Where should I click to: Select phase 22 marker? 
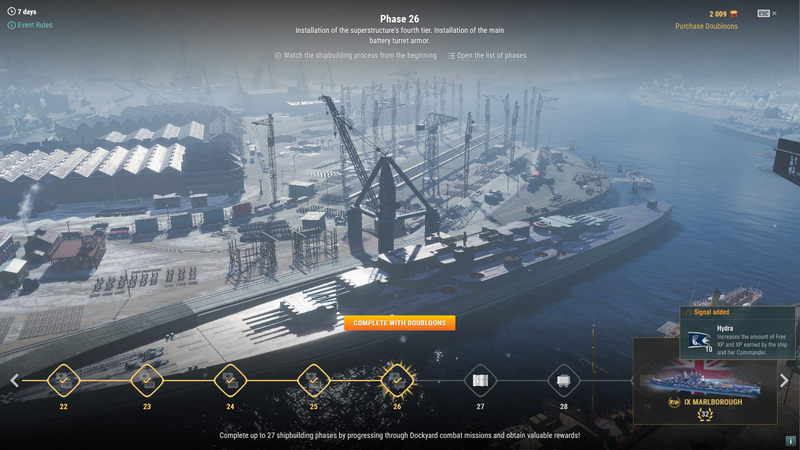63,380
